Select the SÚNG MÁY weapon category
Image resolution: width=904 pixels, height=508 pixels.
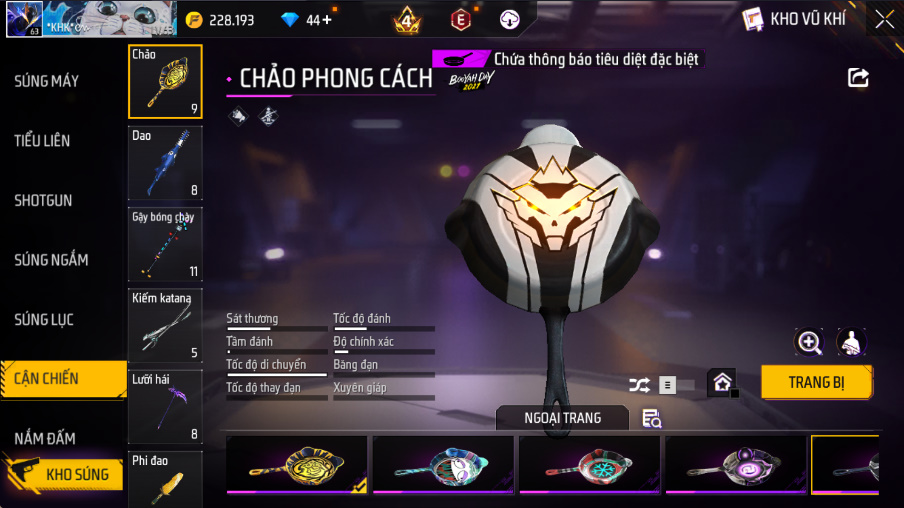pyautogui.click(x=46, y=81)
